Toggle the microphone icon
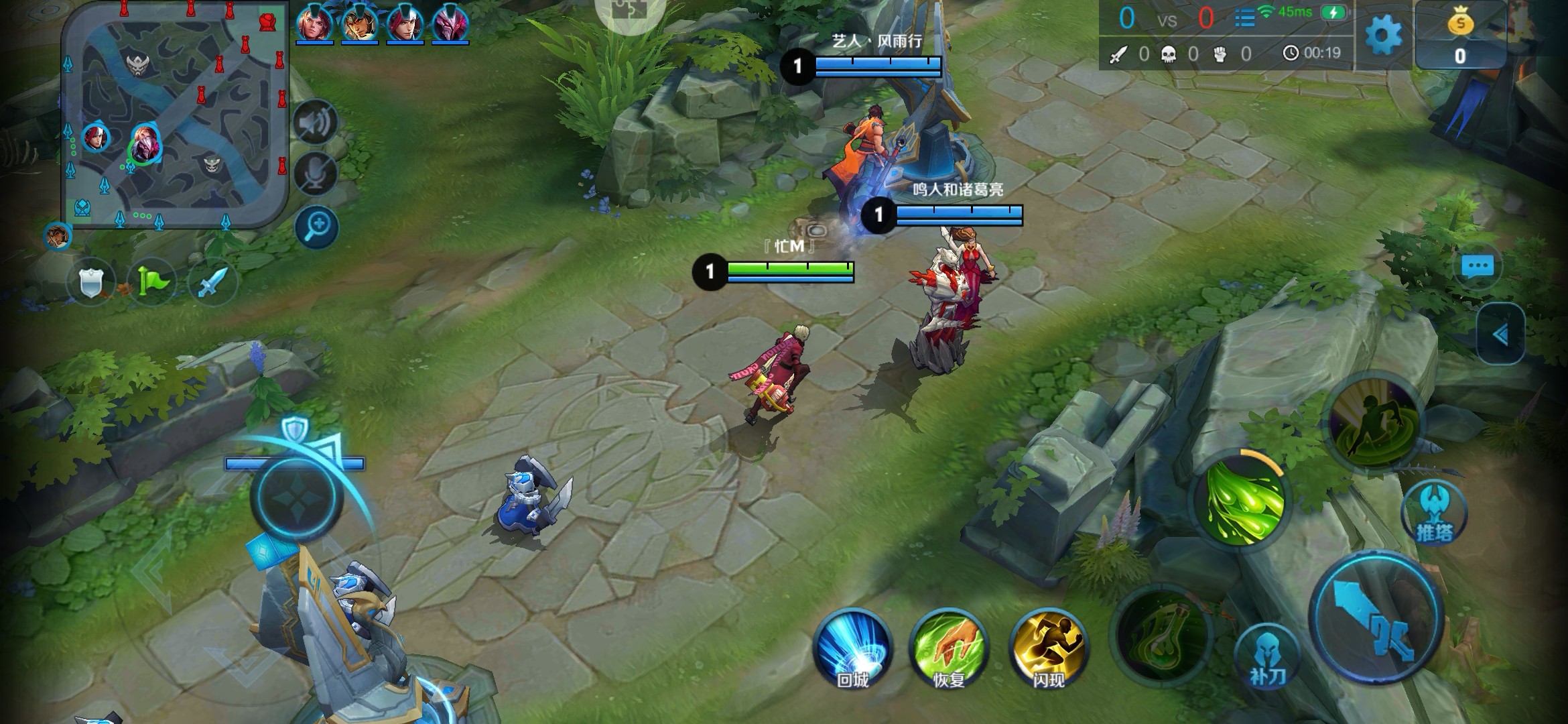This screenshot has height=724, width=1568. click(x=316, y=174)
